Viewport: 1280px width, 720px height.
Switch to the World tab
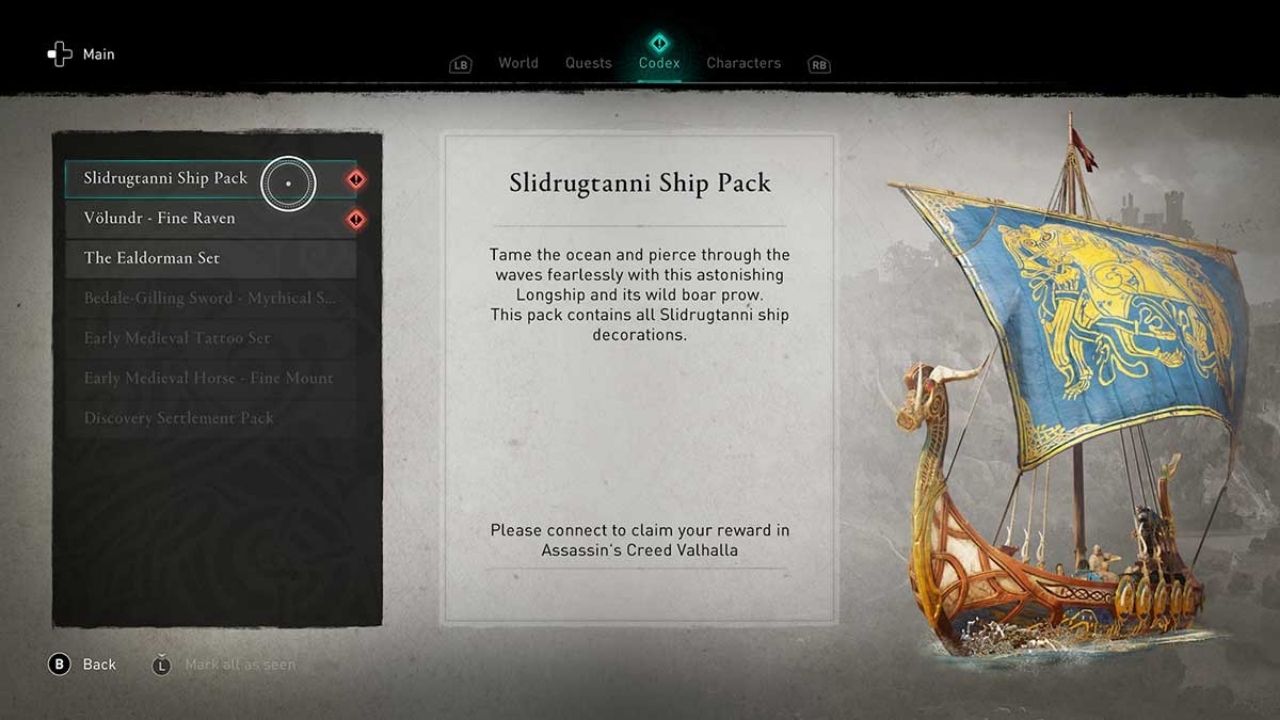click(518, 63)
